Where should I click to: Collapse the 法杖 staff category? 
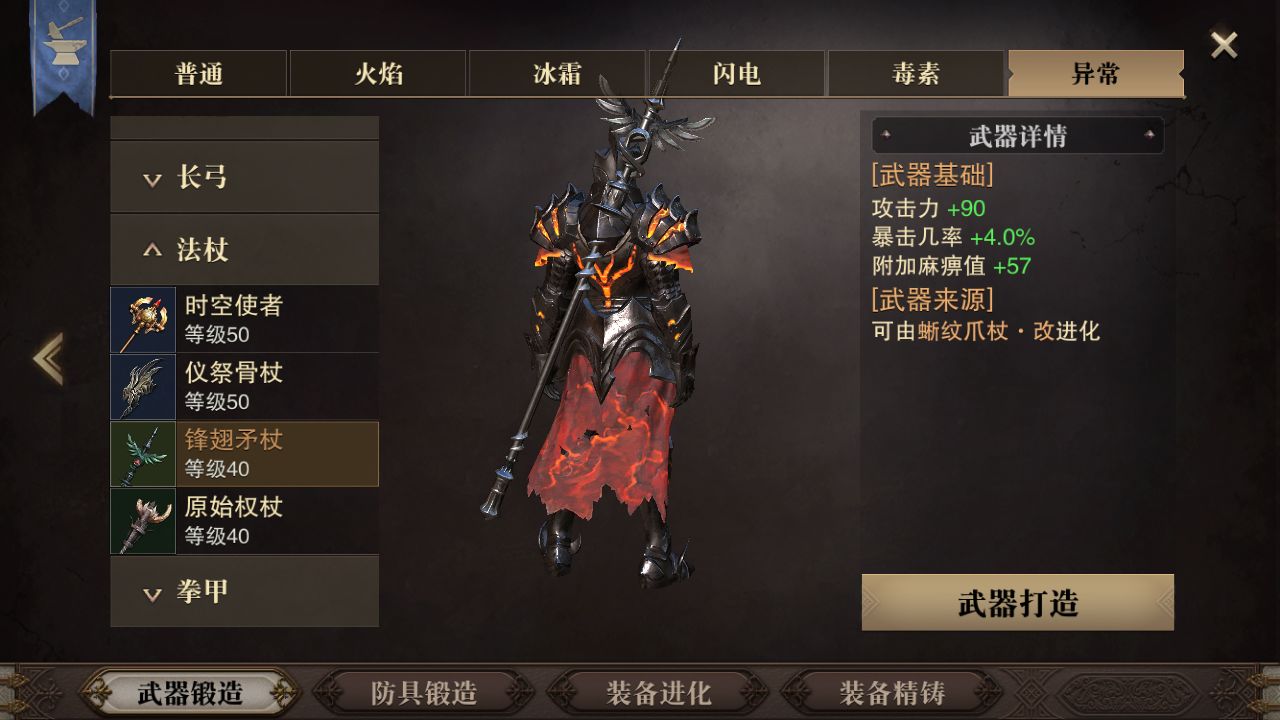(x=244, y=249)
